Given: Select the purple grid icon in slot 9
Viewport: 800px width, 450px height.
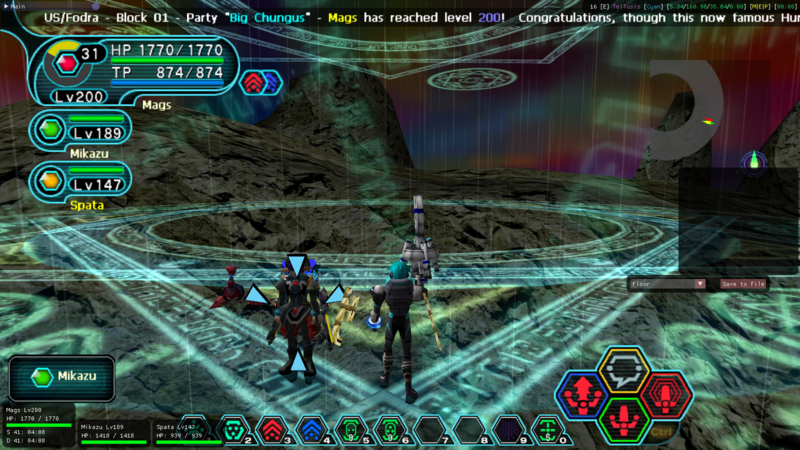Looking at the screenshot, I should [507, 430].
